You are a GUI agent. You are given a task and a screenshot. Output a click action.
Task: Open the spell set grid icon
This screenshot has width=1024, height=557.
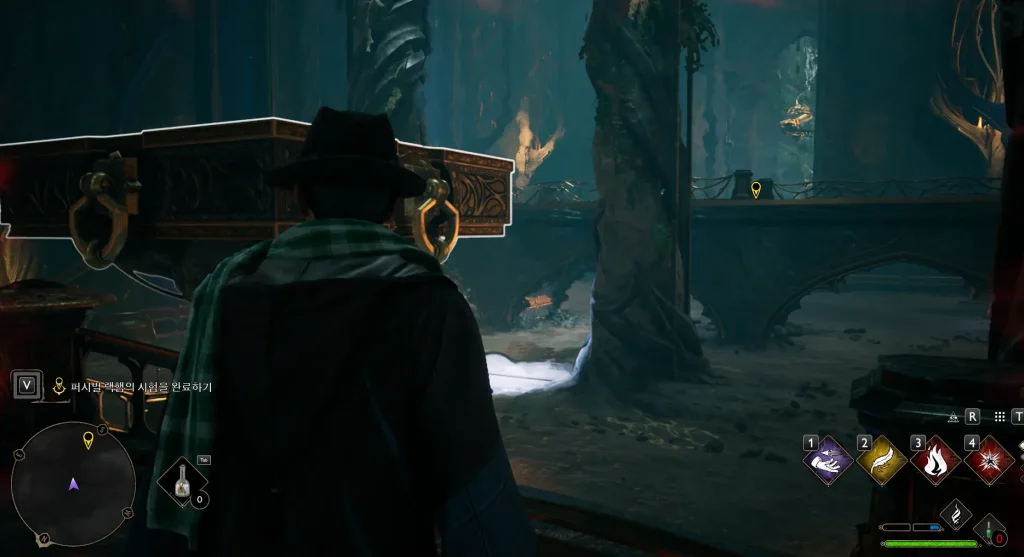coord(998,417)
